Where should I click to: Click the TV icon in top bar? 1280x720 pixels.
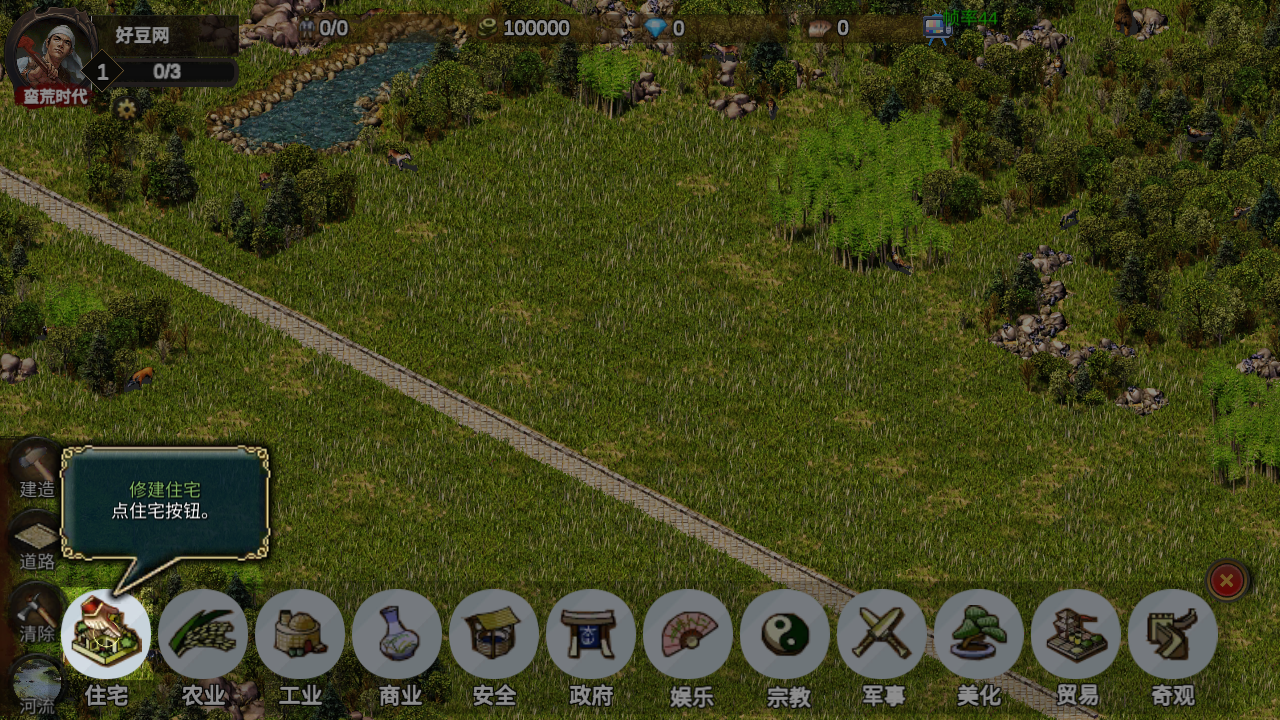937,29
